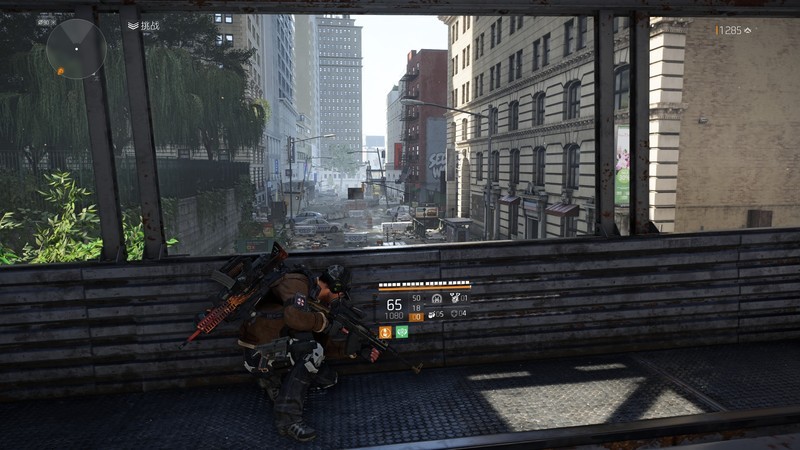Open the circular minimap

(x=76, y=48)
